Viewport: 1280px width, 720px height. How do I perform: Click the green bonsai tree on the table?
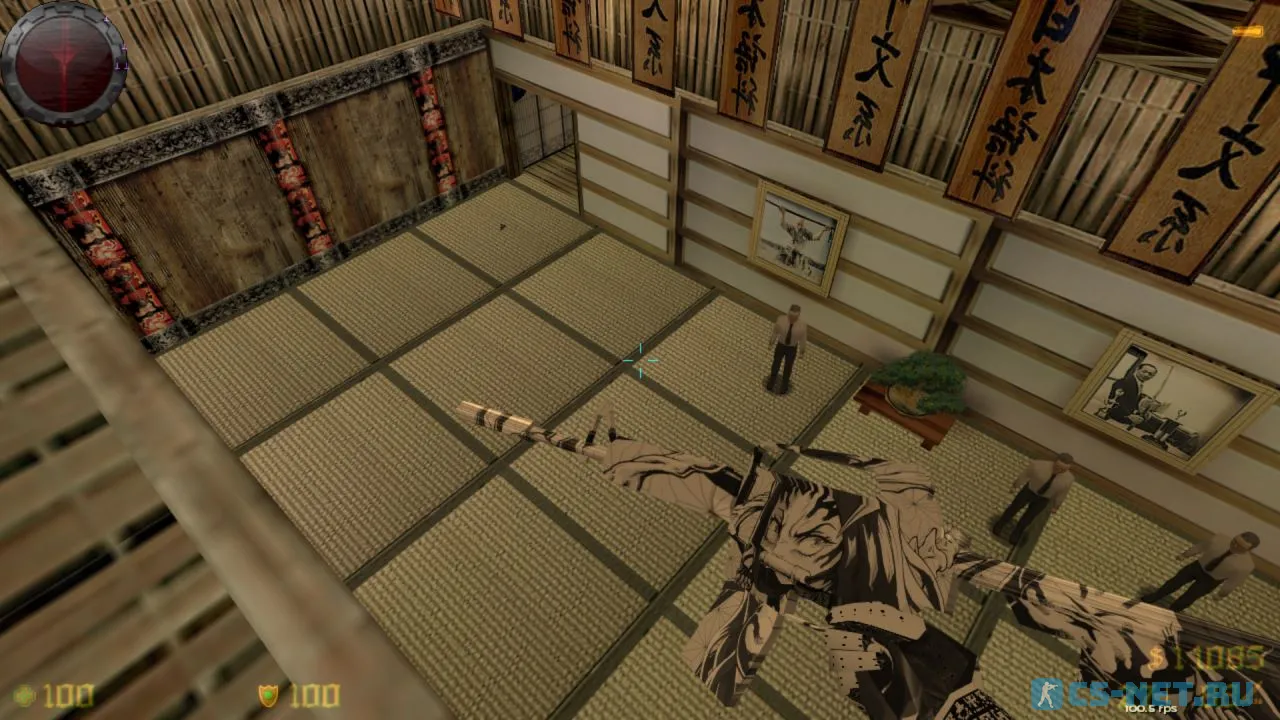(x=921, y=380)
